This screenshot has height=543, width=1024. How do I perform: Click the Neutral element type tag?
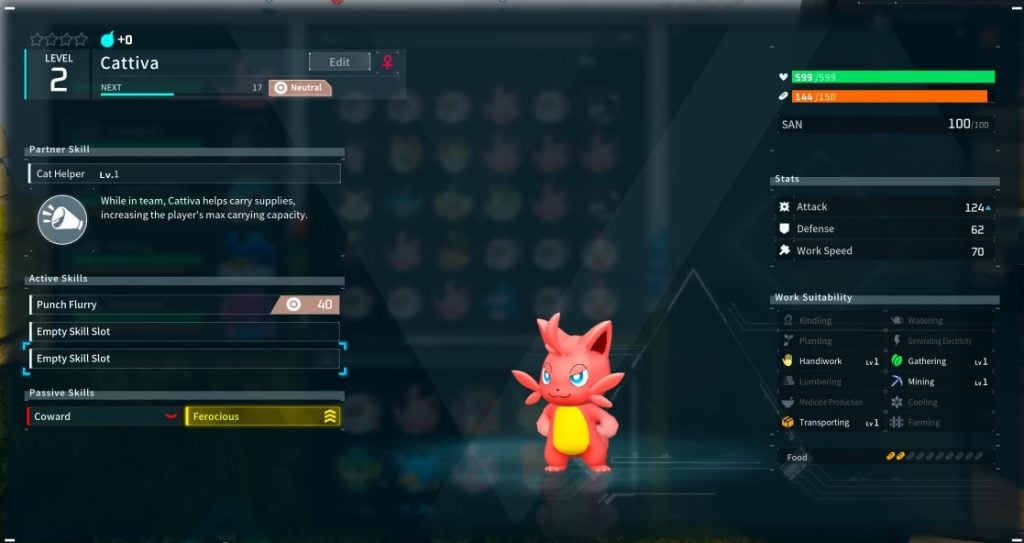point(299,88)
